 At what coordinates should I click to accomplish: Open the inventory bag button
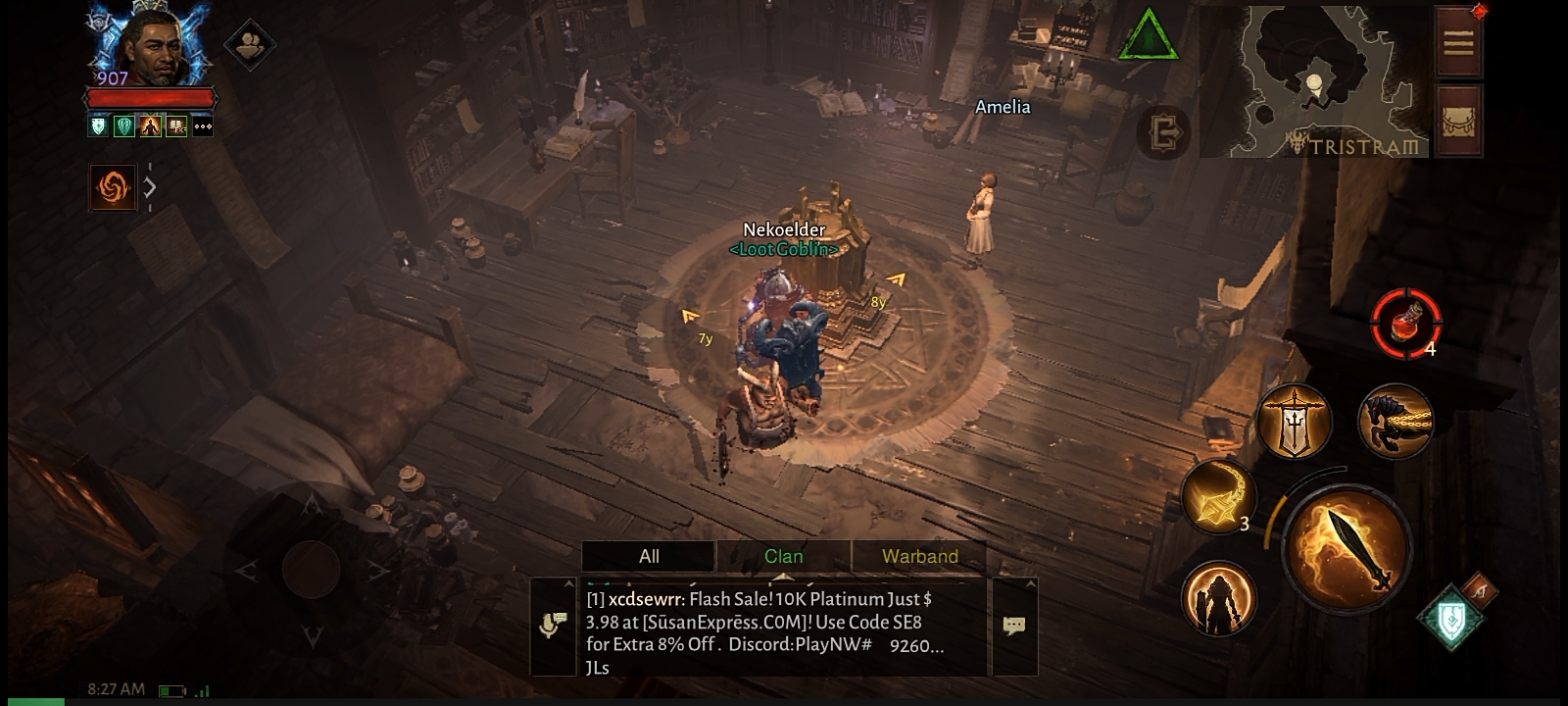[1458, 121]
